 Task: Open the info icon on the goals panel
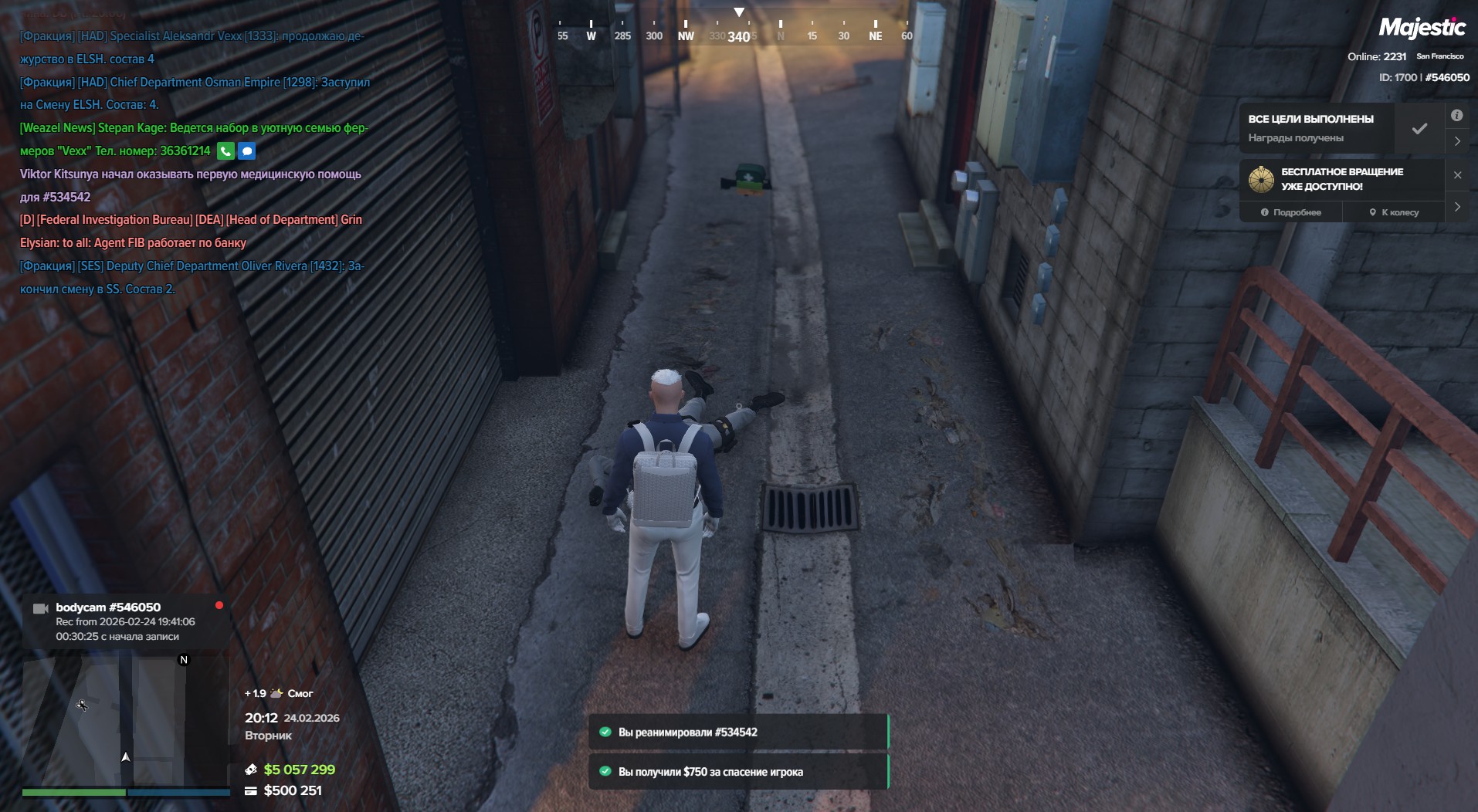(x=1456, y=116)
